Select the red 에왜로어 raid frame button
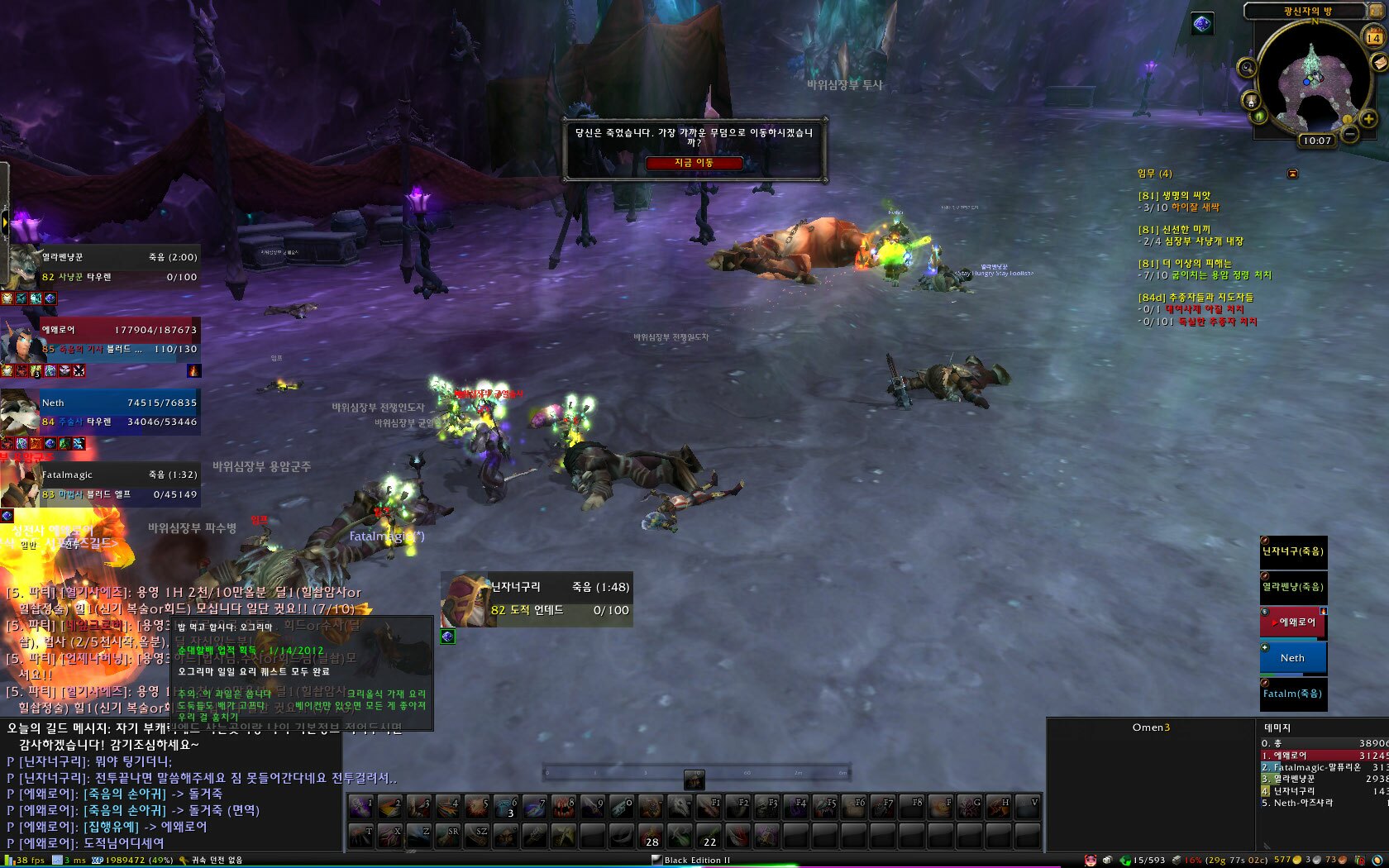This screenshot has height=868, width=1389. 1293,622
